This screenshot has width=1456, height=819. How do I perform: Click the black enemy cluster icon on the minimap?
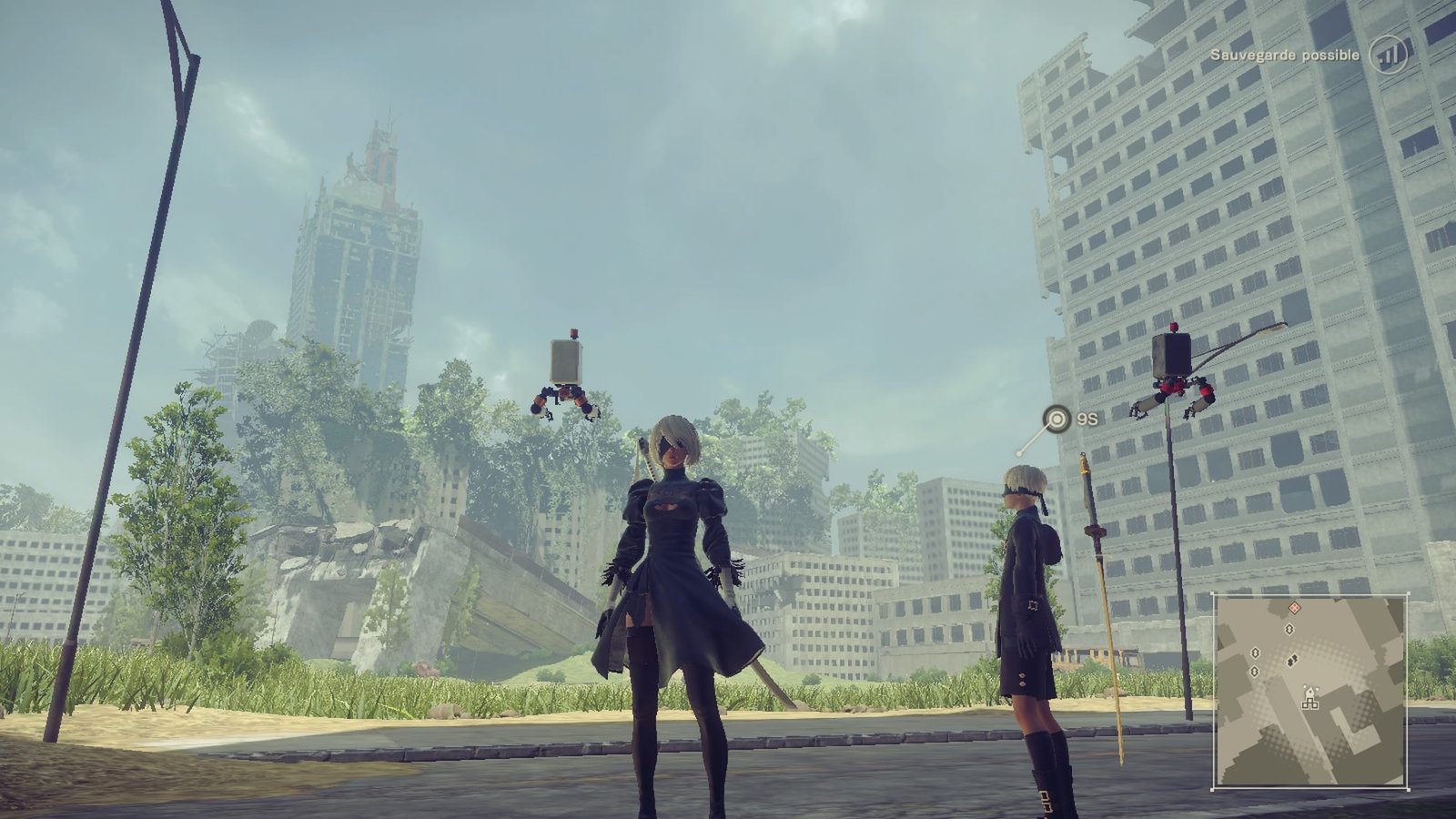click(x=1292, y=659)
